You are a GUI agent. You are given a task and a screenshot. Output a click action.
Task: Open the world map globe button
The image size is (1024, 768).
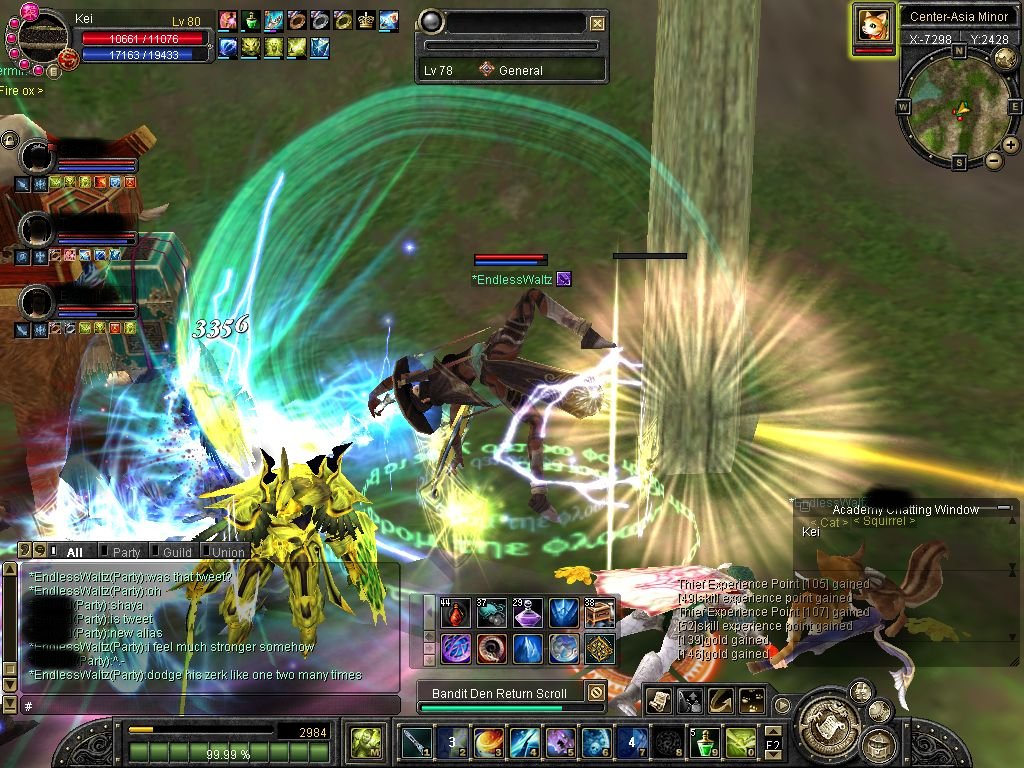pos(1006,58)
